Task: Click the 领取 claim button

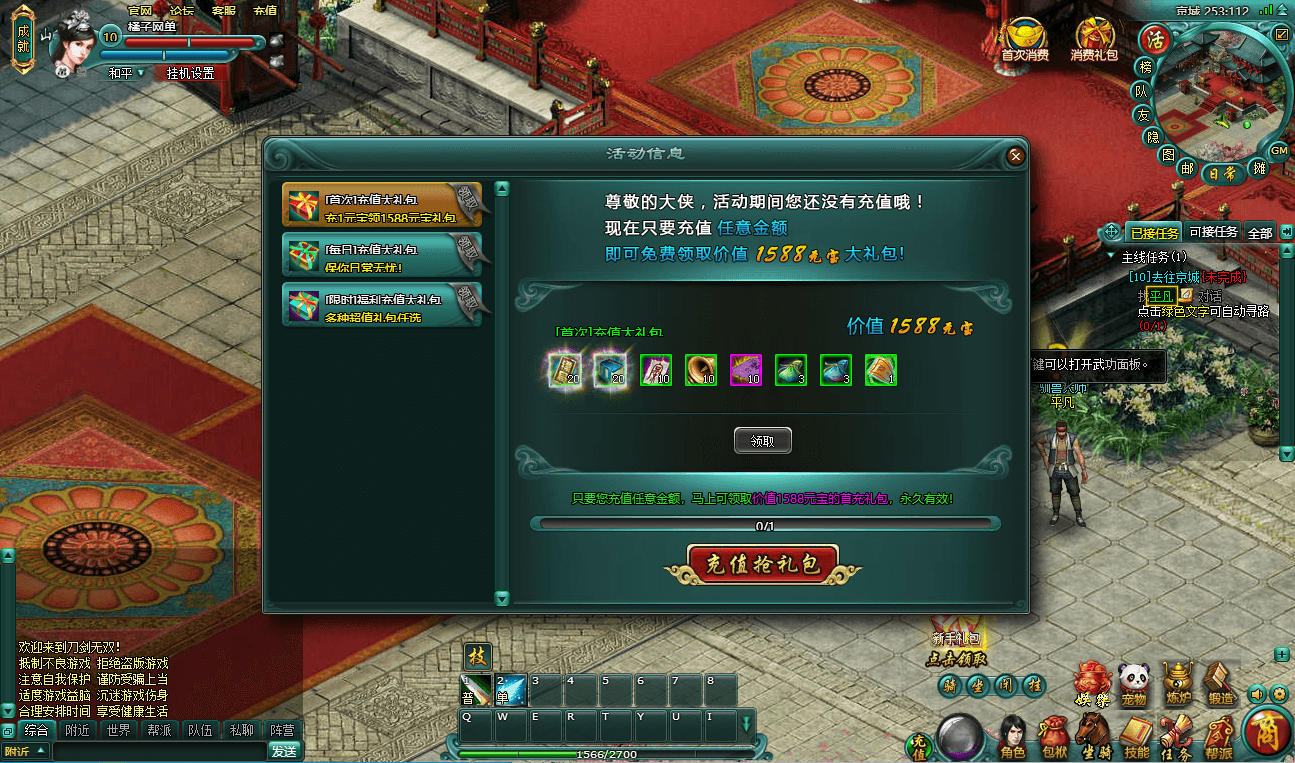Action: coord(762,440)
